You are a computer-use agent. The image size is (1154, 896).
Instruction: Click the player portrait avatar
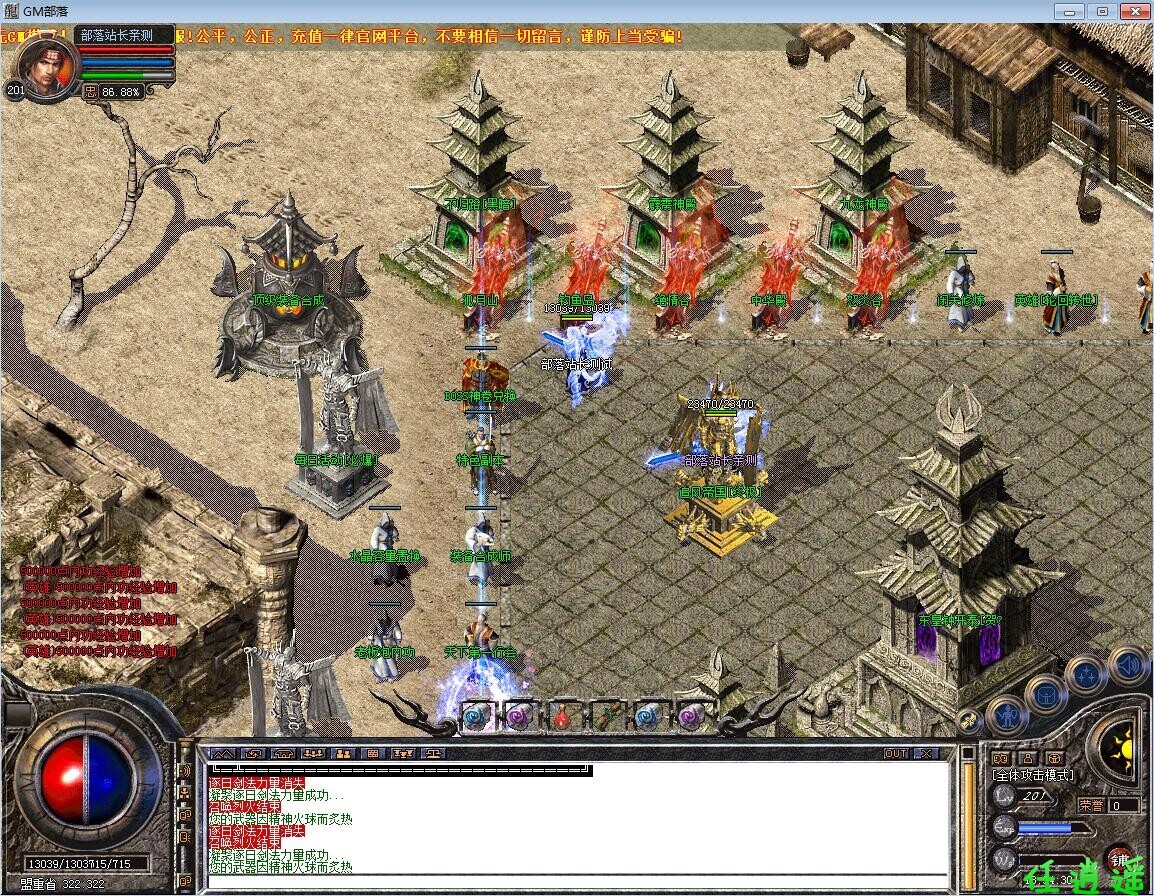pyautogui.click(x=47, y=68)
